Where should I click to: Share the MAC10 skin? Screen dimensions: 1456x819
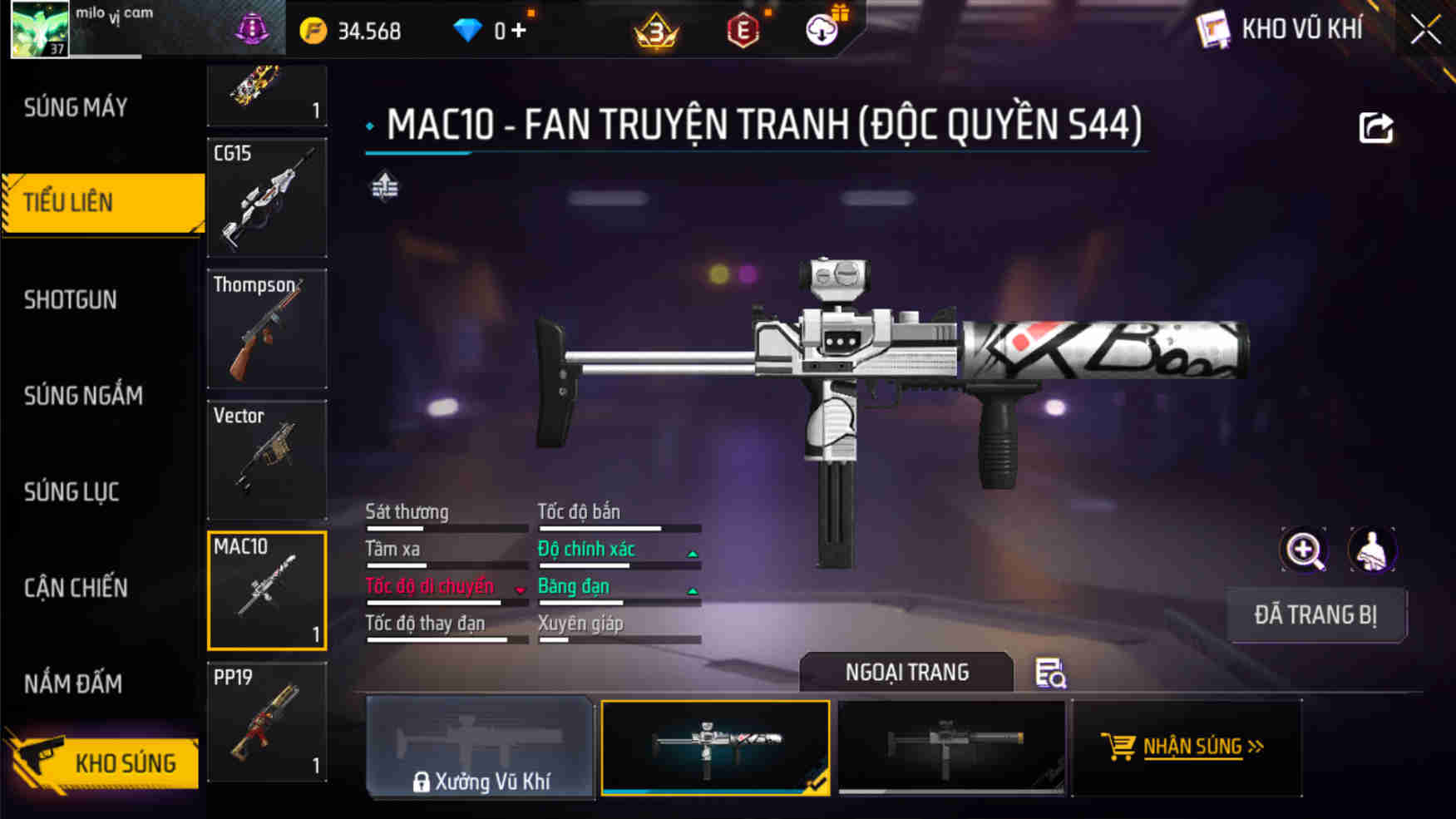click(x=1375, y=128)
